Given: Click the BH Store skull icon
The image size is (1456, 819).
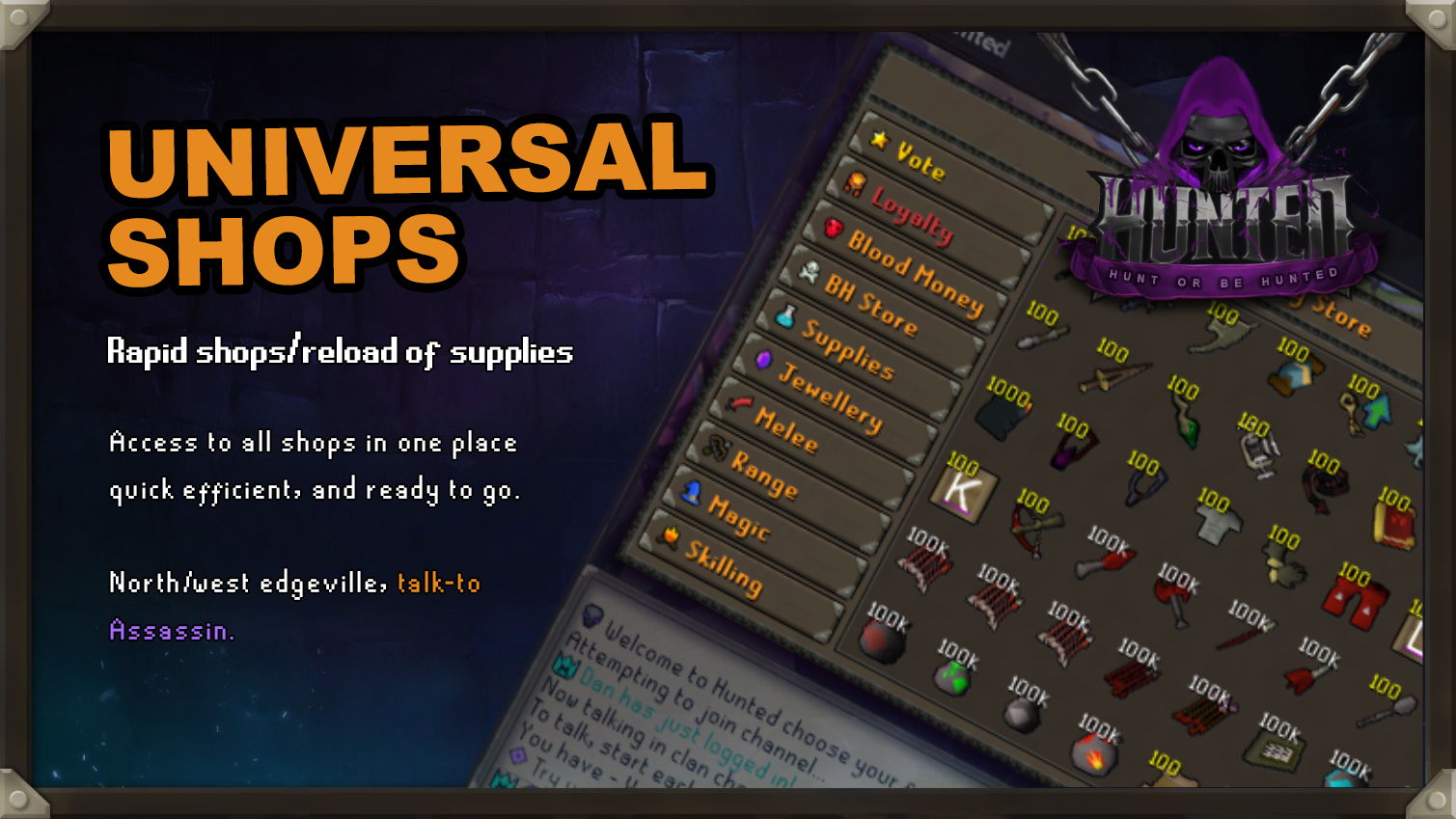Looking at the screenshot, I should coord(809,273).
